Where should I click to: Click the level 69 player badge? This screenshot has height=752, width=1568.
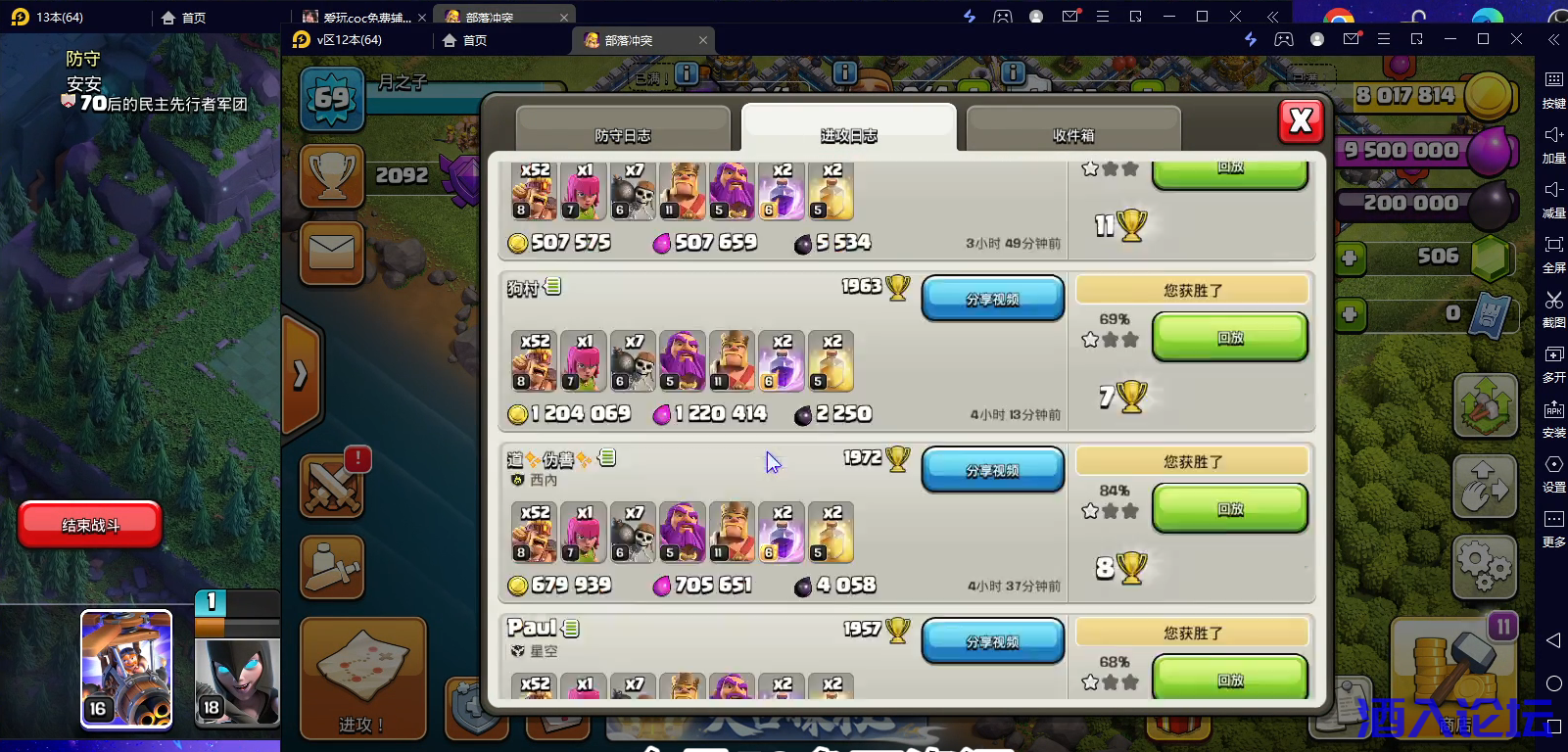(332, 99)
